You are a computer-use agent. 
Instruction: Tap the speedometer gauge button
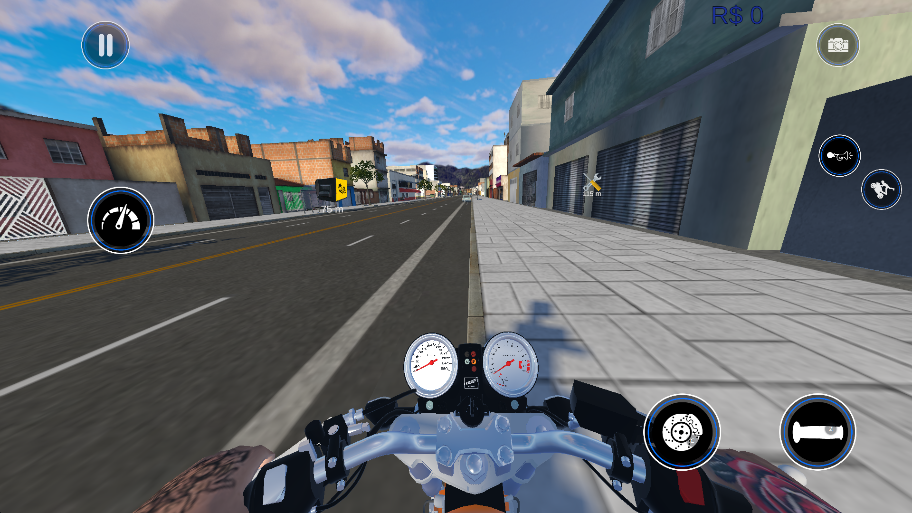[x=120, y=220]
